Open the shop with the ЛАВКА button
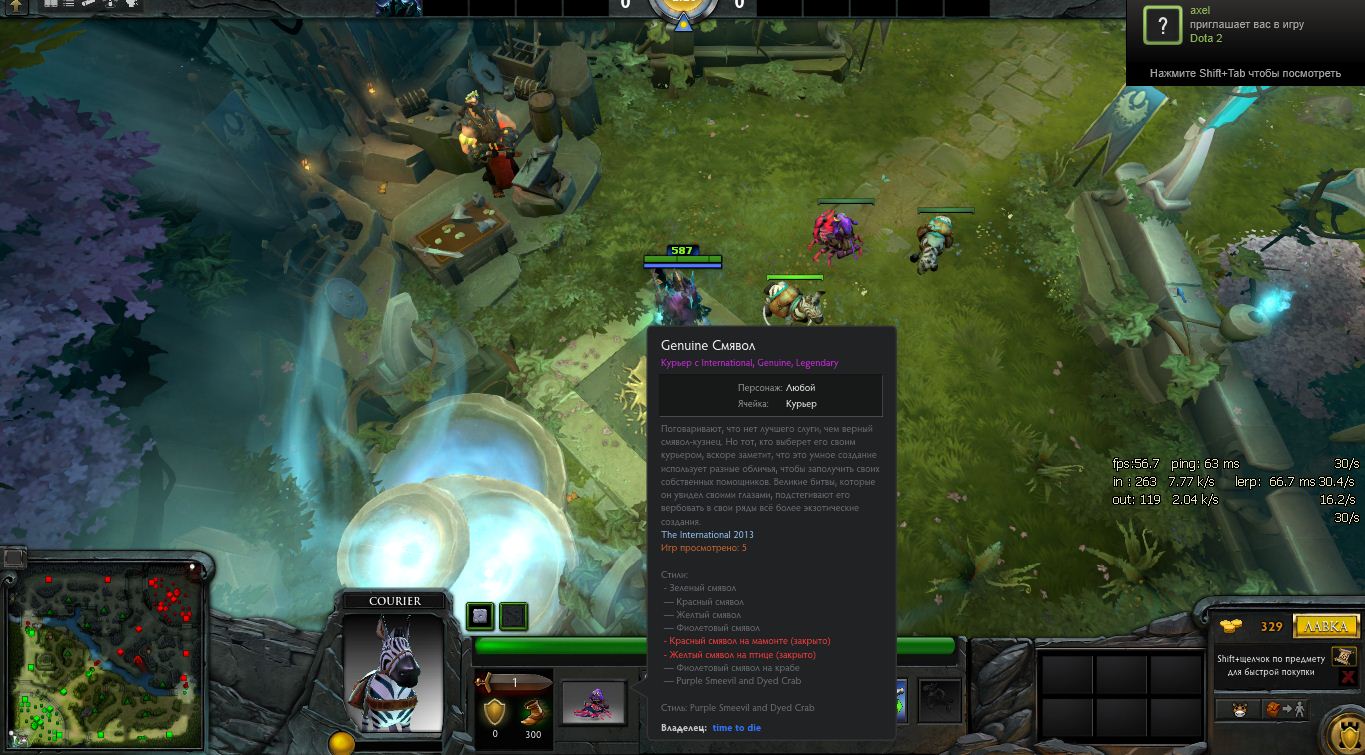Screen dimensions: 1365x755 pyautogui.click(x=1326, y=627)
